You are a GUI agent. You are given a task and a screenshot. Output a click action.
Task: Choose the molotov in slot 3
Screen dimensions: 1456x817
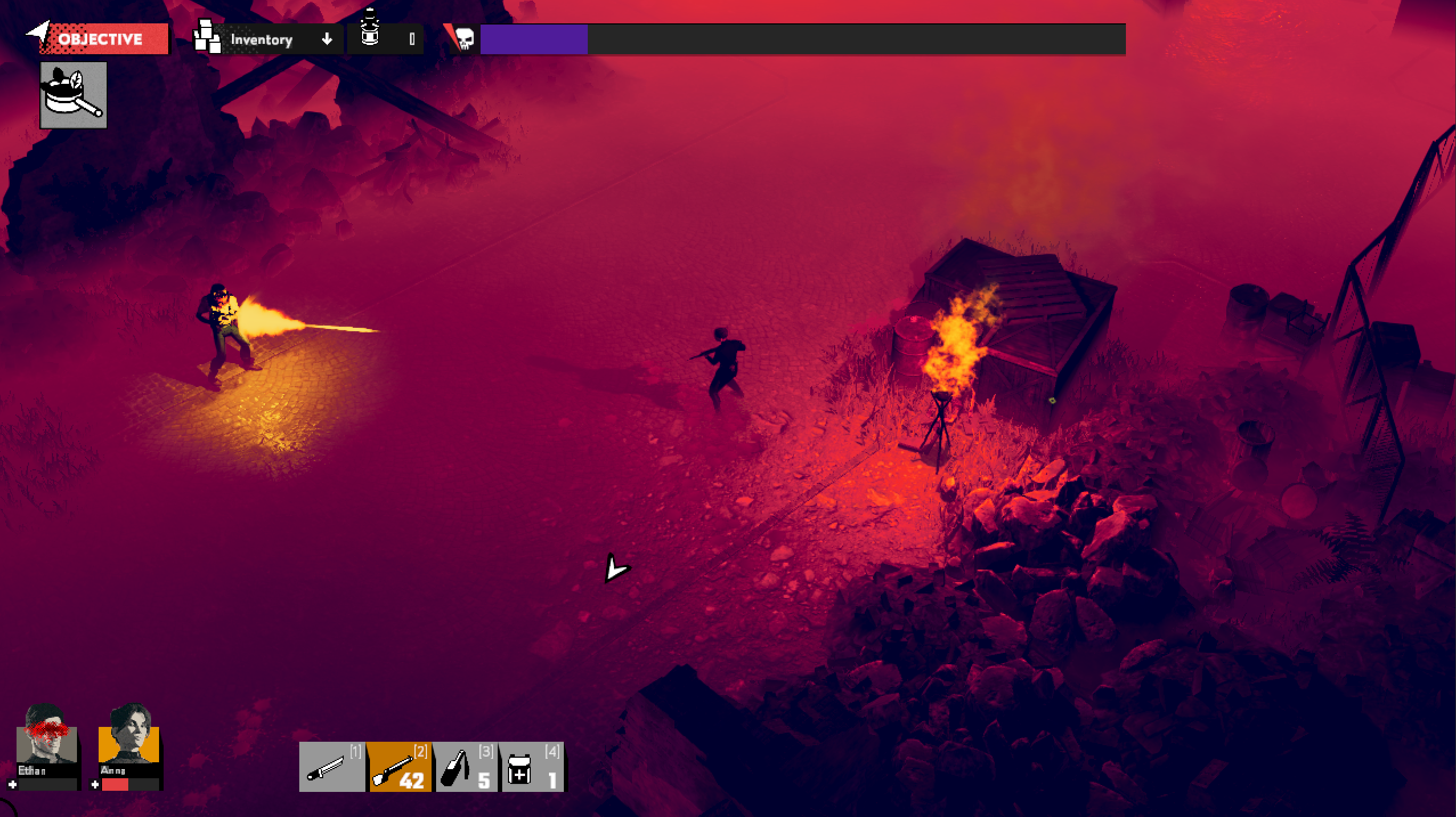pos(466,767)
